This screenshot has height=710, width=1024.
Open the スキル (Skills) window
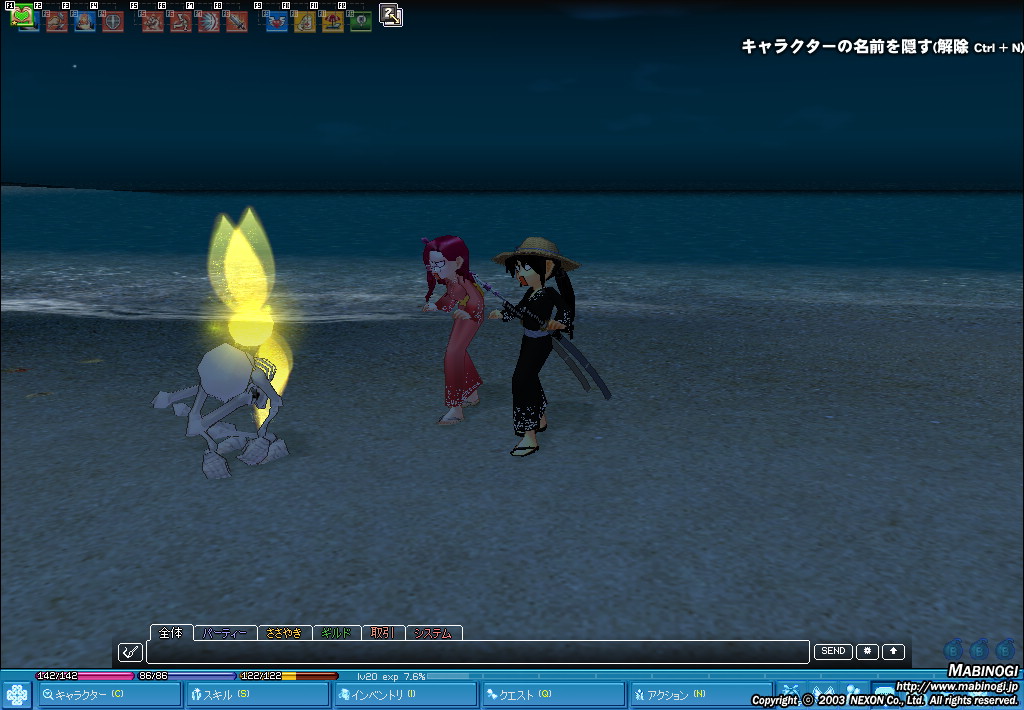tap(257, 694)
